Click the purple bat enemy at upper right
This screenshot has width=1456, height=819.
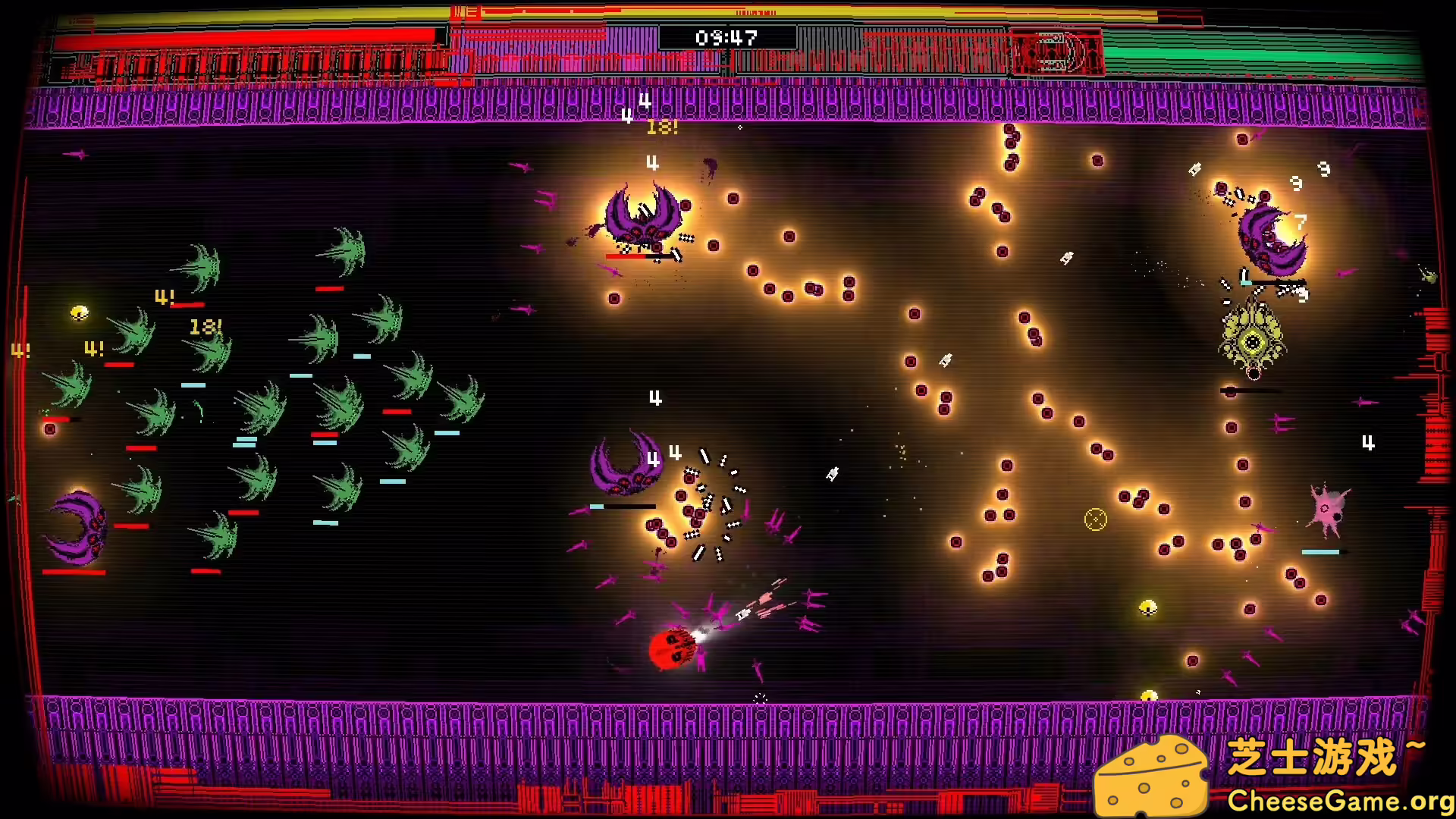point(1274,239)
